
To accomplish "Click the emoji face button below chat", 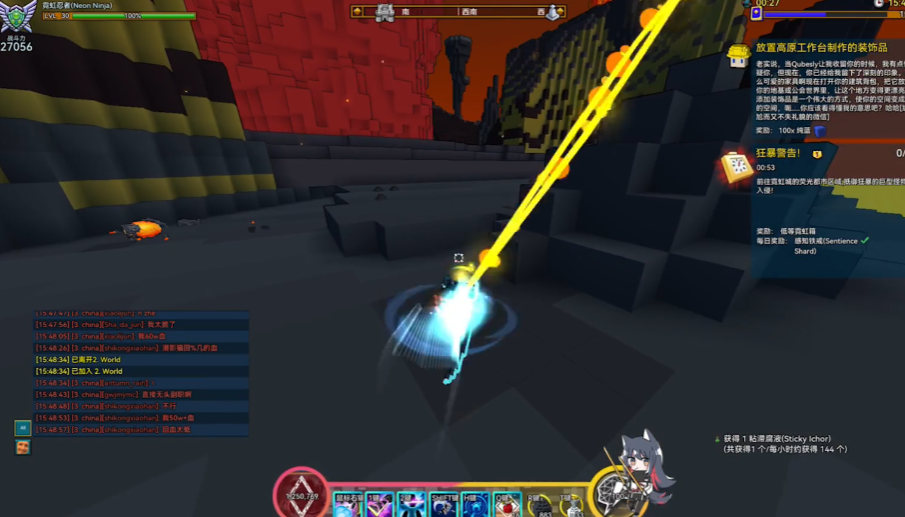I will [x=22, y=447].
